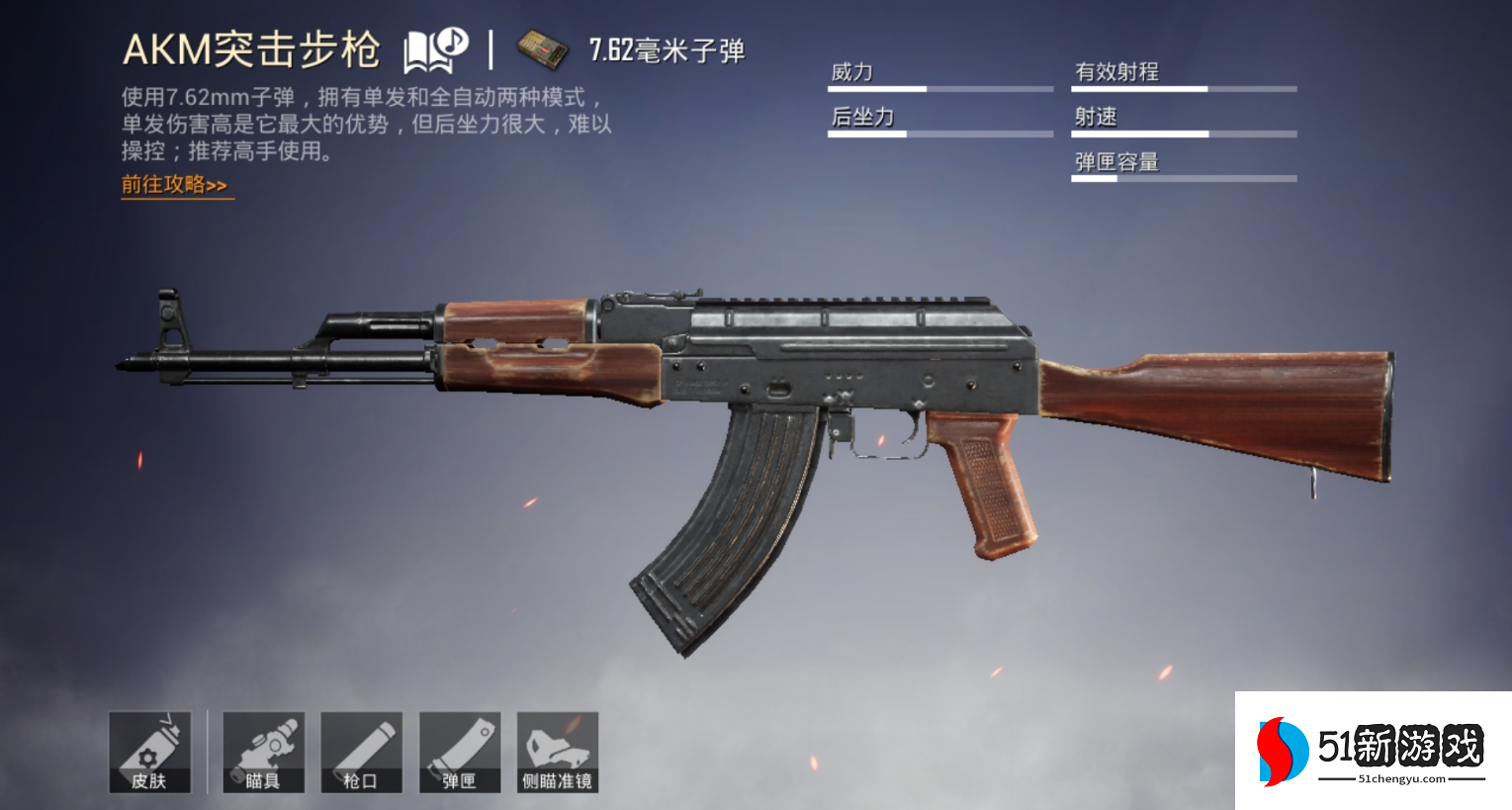Select the 皮肤 (skin) customization icon

[x=150, y=752]
